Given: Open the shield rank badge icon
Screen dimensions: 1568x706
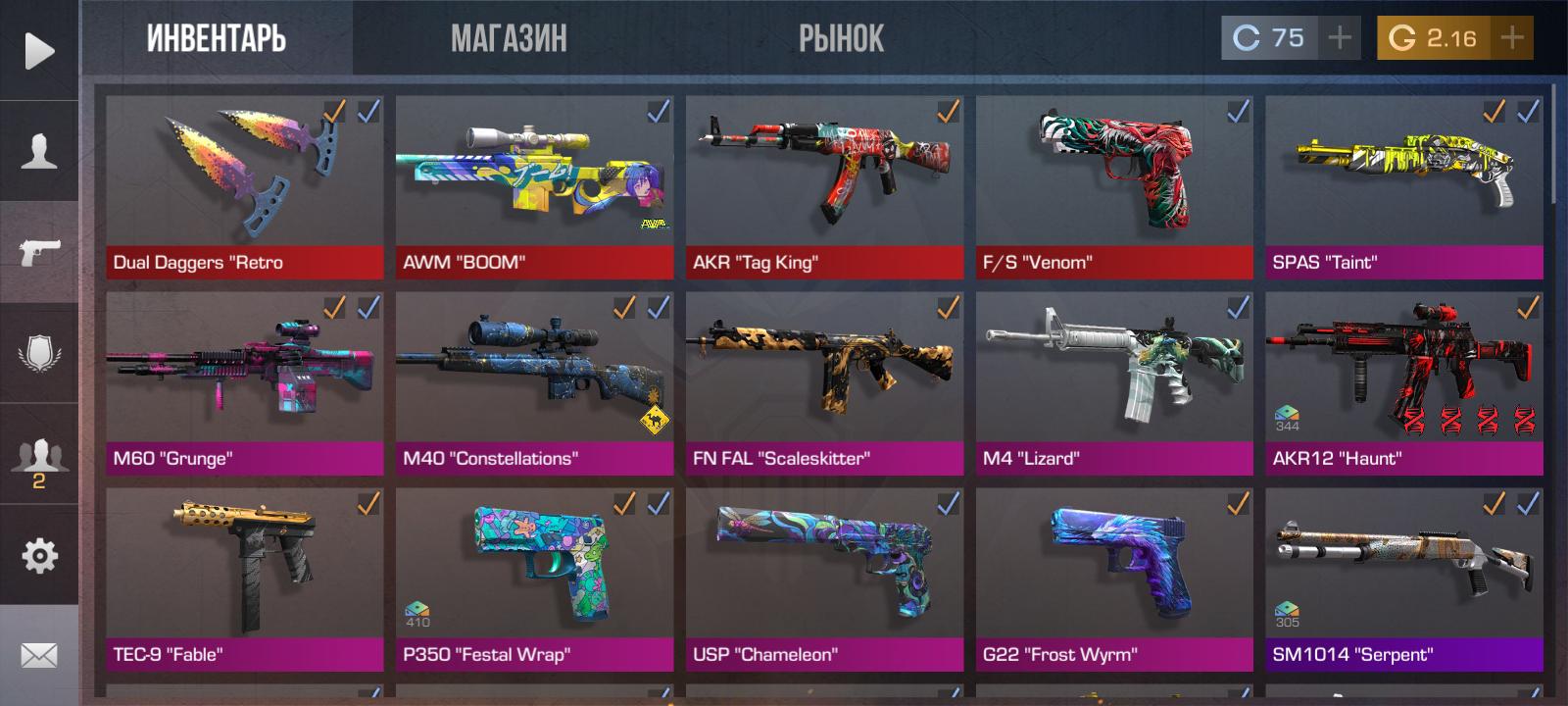Looking at the screenshot, I should (x=39, y=353).
